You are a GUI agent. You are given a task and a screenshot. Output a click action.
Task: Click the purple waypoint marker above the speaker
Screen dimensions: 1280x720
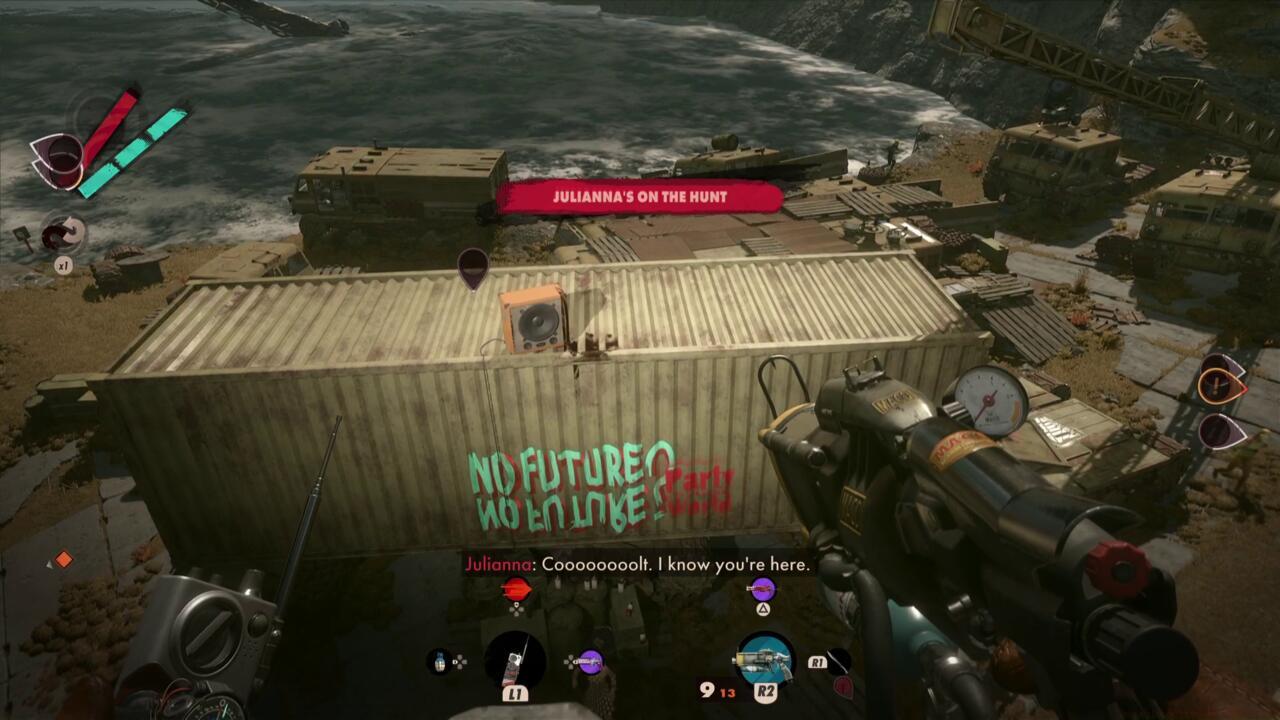473,268
